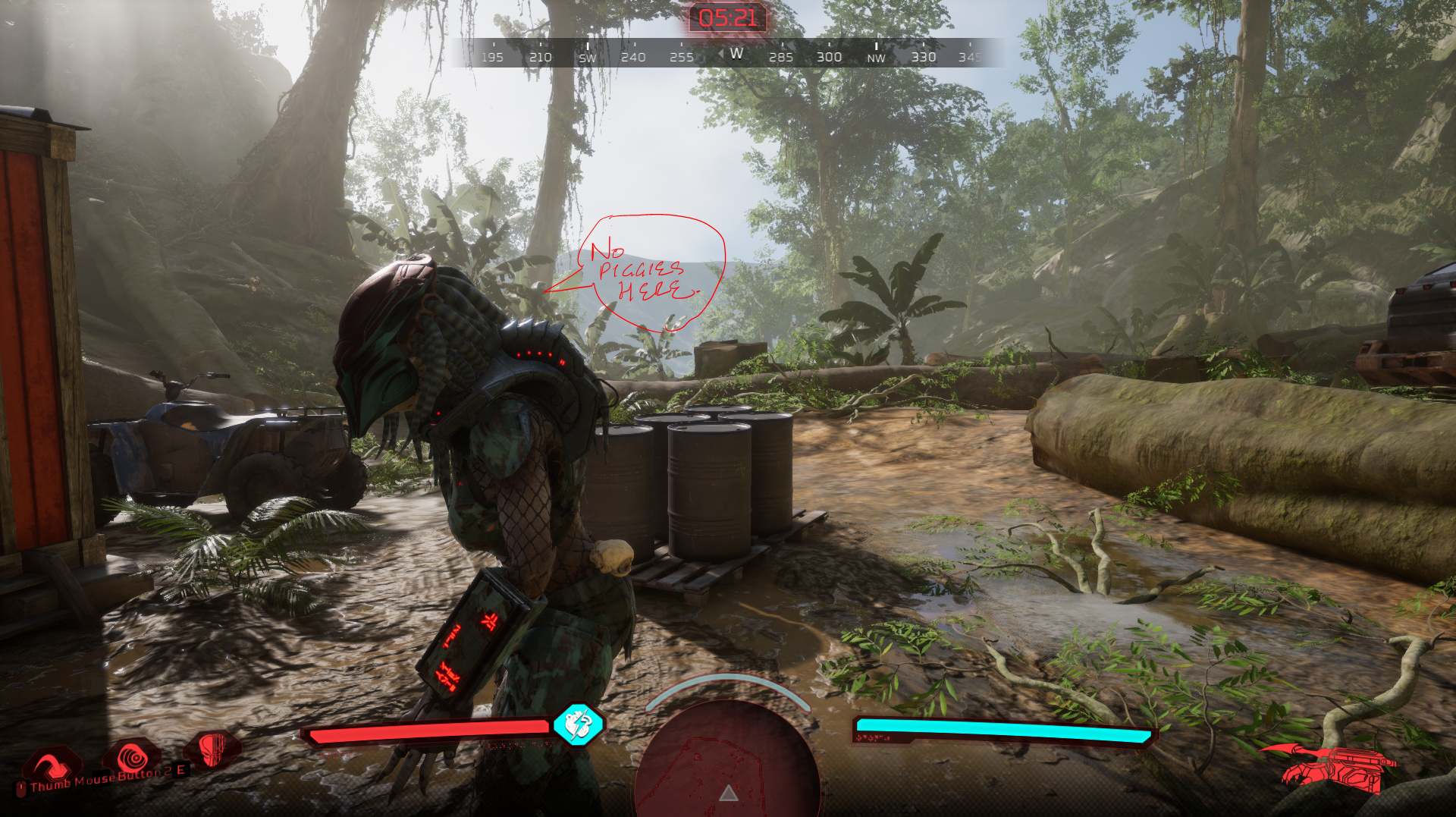Activate the leap ability icon
The image size is (1456, 817).
coord(51,762)
